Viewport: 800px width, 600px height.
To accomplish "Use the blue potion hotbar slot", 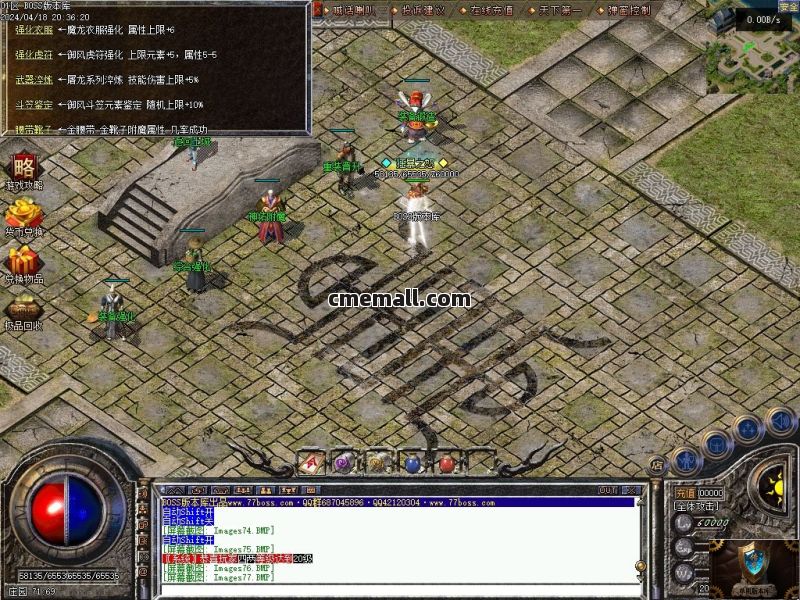I will pos(413,462).
